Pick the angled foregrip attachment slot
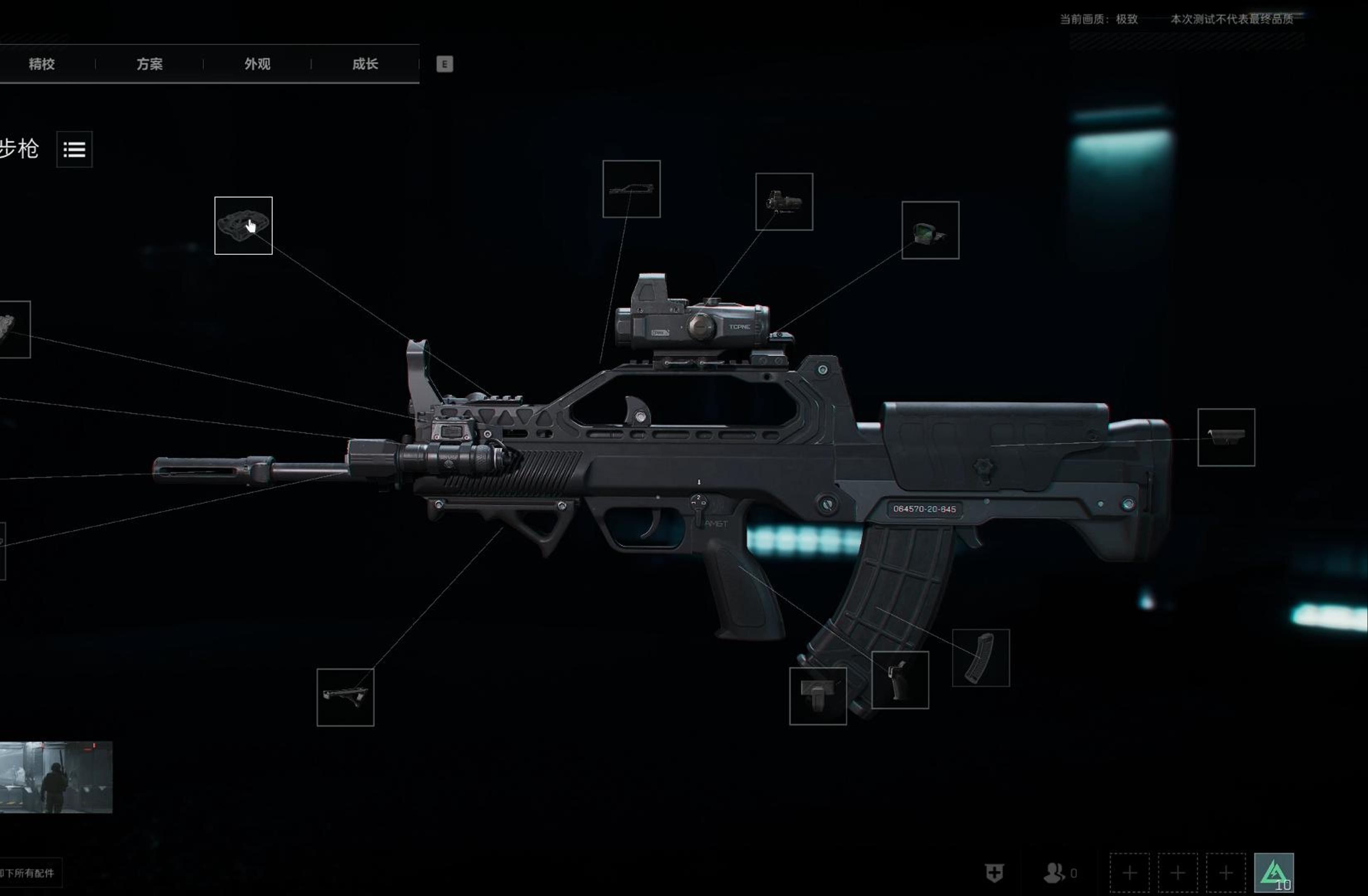Image resolution: width=1368 pixels, height=896 pixels. 346,697
